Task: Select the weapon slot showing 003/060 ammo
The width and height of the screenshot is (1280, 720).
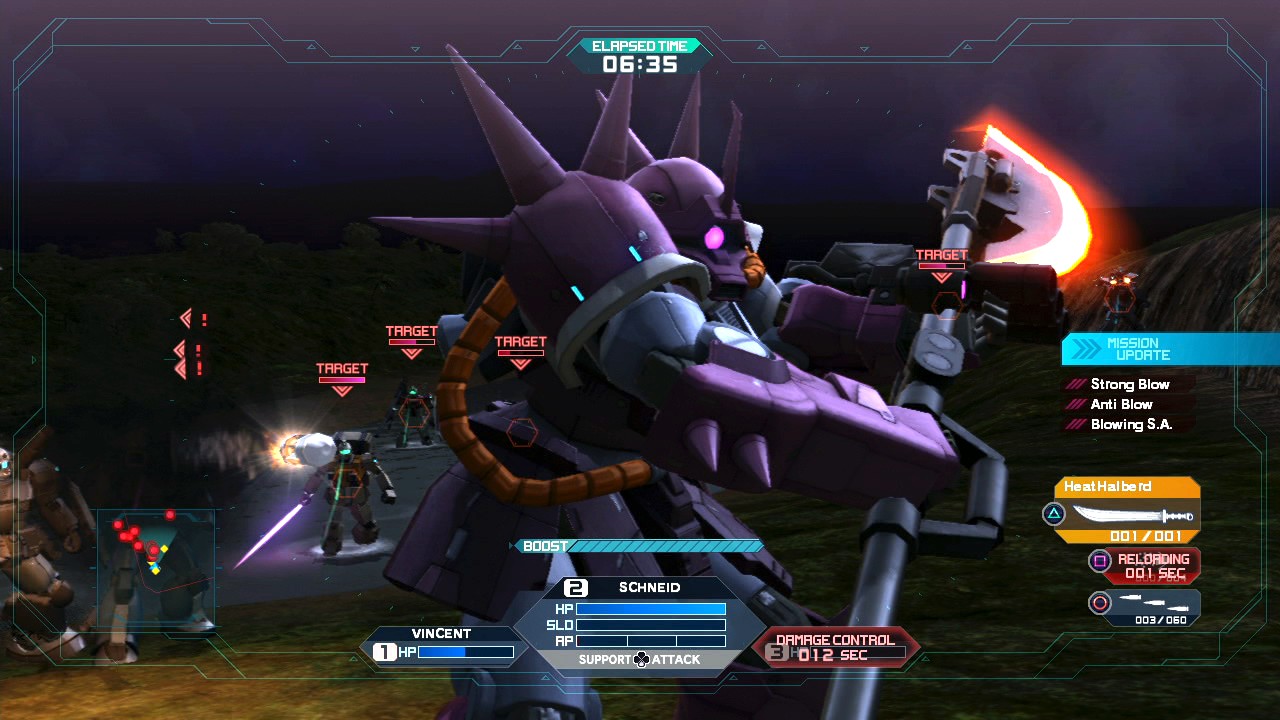Action: click(x=1145, y=606)
